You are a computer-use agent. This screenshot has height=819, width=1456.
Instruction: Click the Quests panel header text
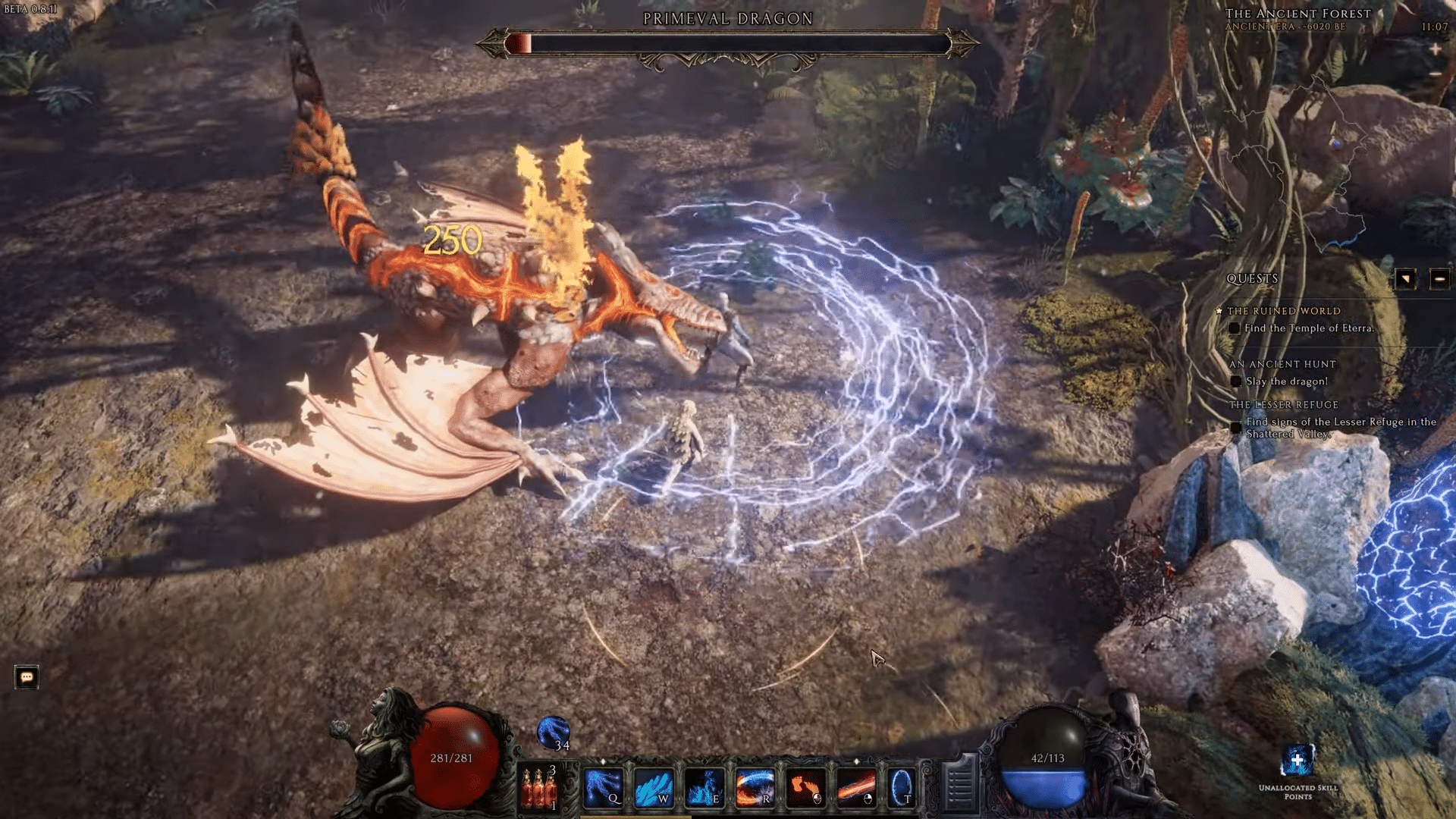(x=1252, y=278)
